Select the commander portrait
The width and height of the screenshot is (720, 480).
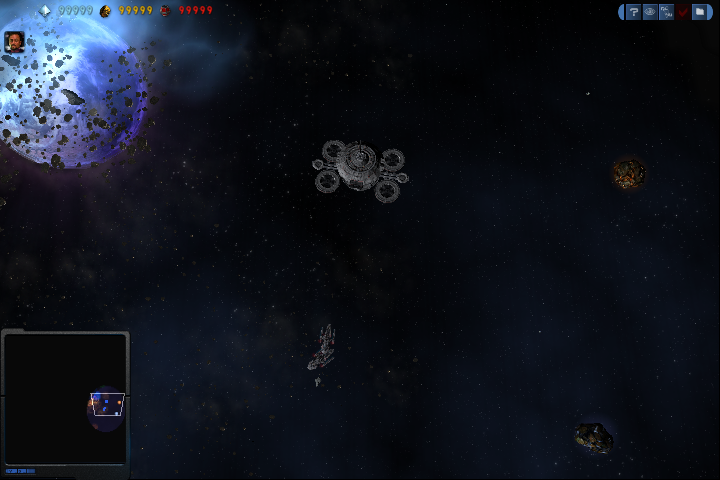(x=15, y=41)
